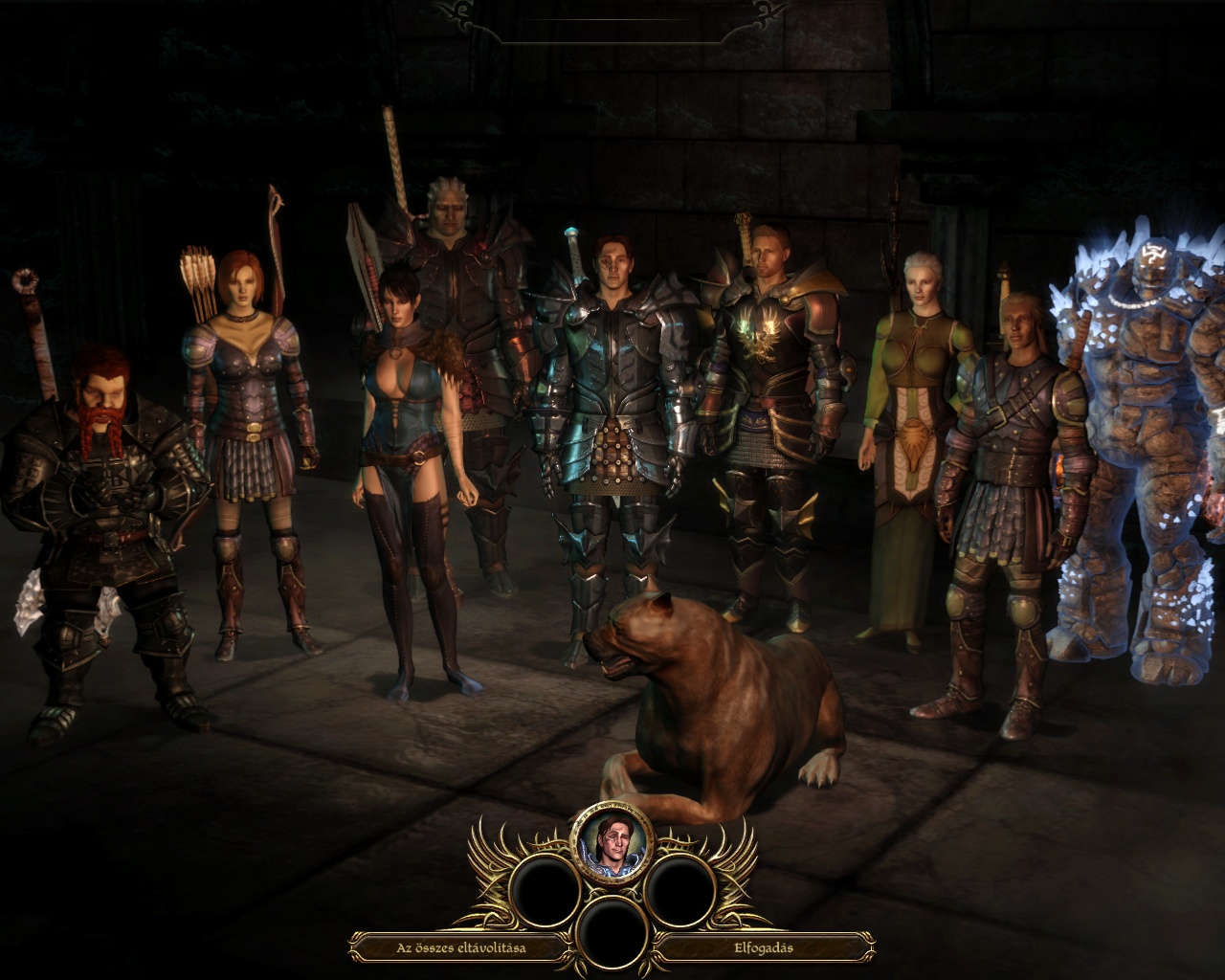Confirm the party with "Elfogadás"
This screenshot has height=980, width=1225.
click(x=763, y=948)
